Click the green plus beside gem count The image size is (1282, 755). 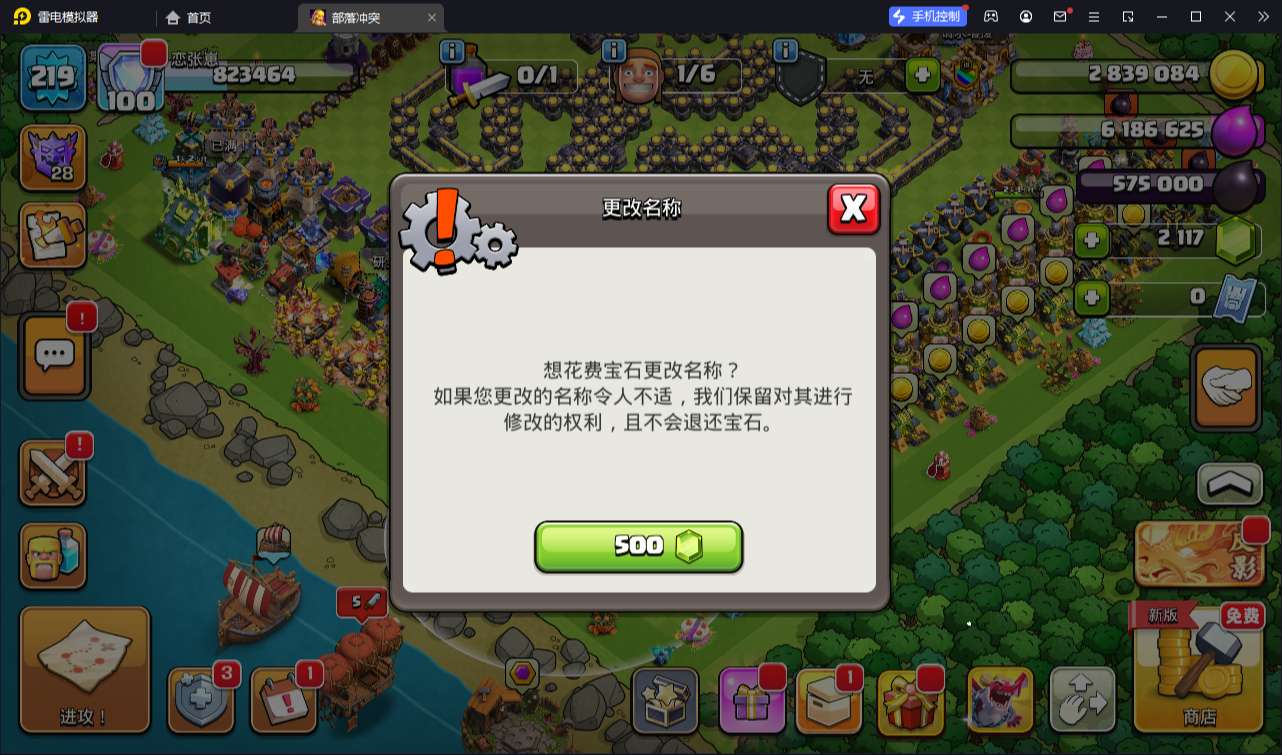[x=1091, y=240]
